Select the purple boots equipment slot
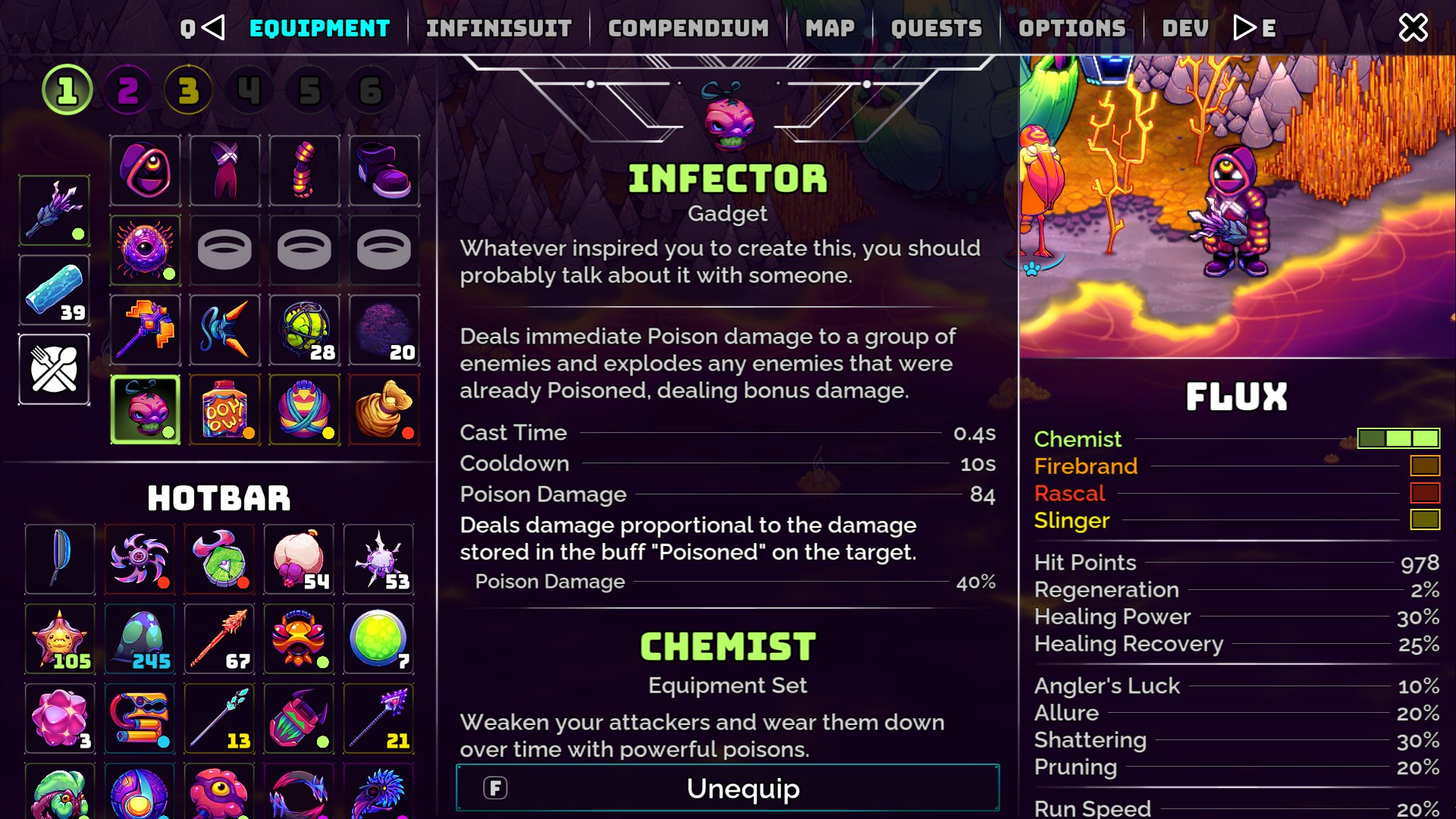 [384, 171]
